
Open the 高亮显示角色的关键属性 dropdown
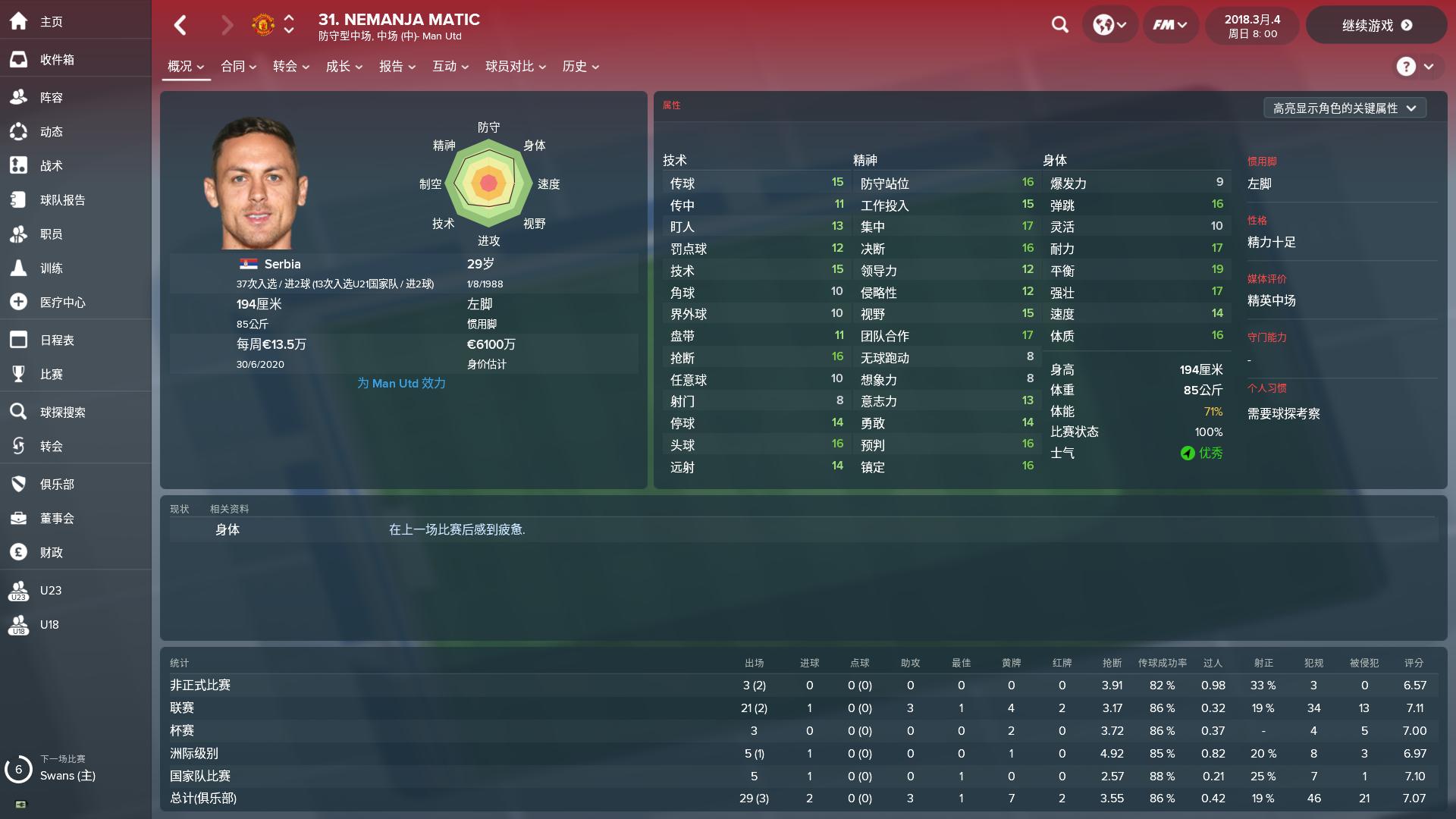(x=1344, y=108)
